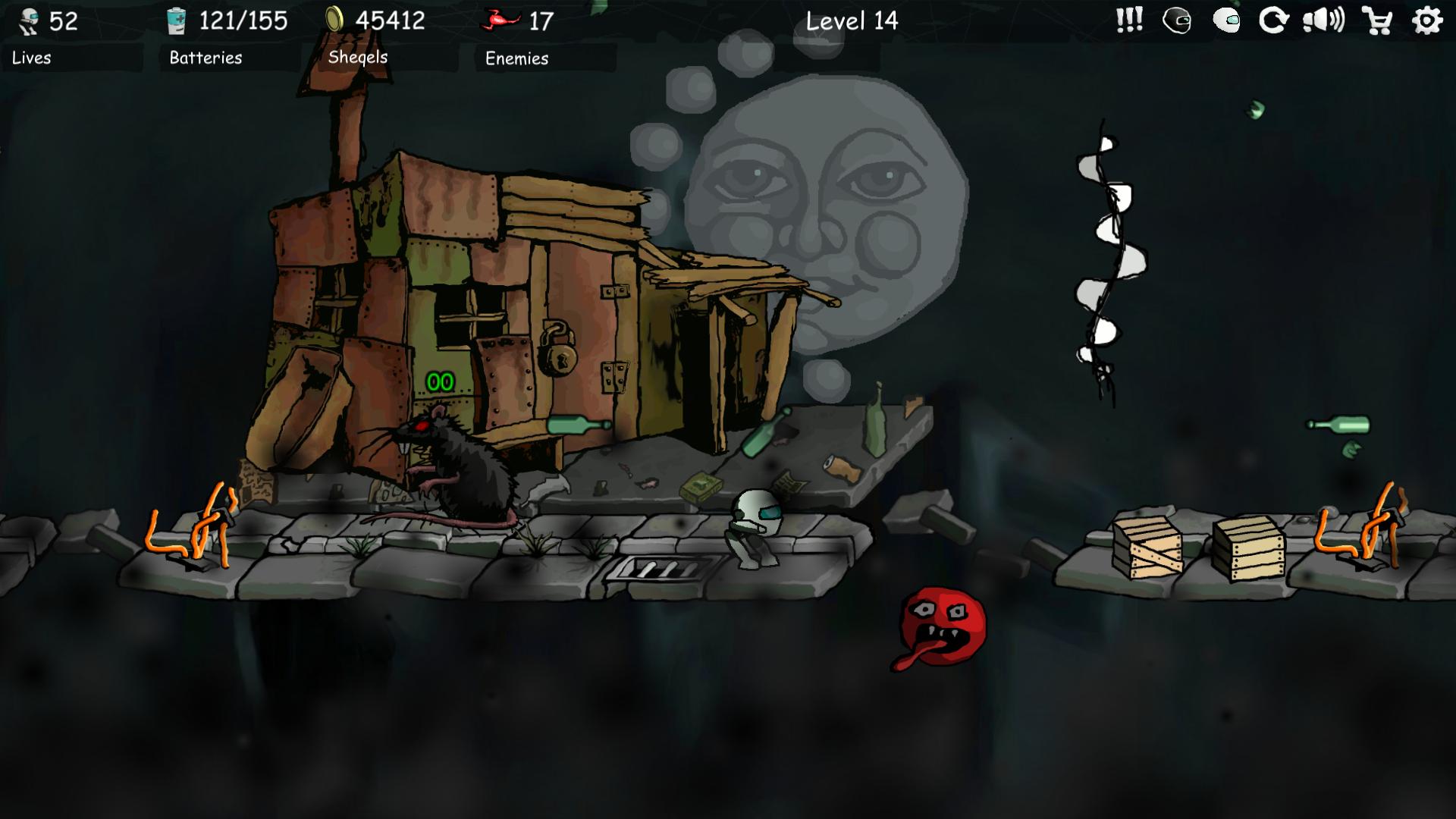Select the white head character icon
Image resolution: width=1456 pixels, height=819 pixels.
click(1227, 21)
